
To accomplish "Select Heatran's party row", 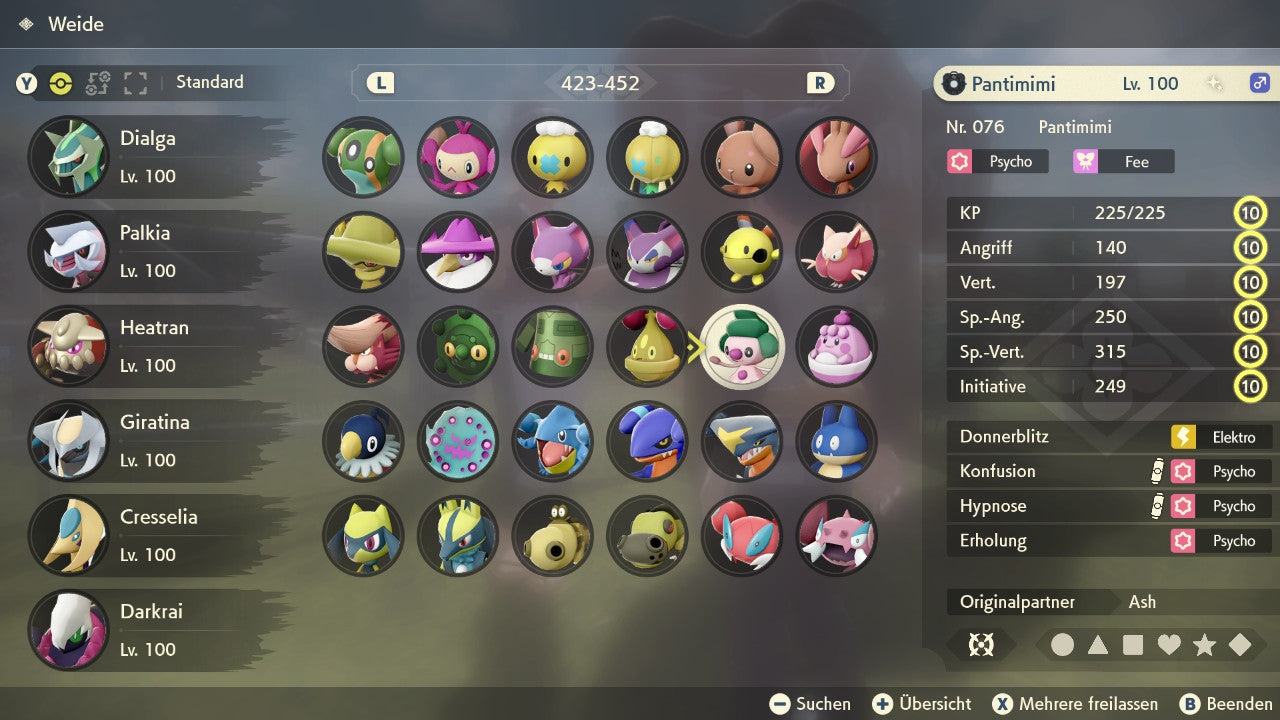I will 148,346.
